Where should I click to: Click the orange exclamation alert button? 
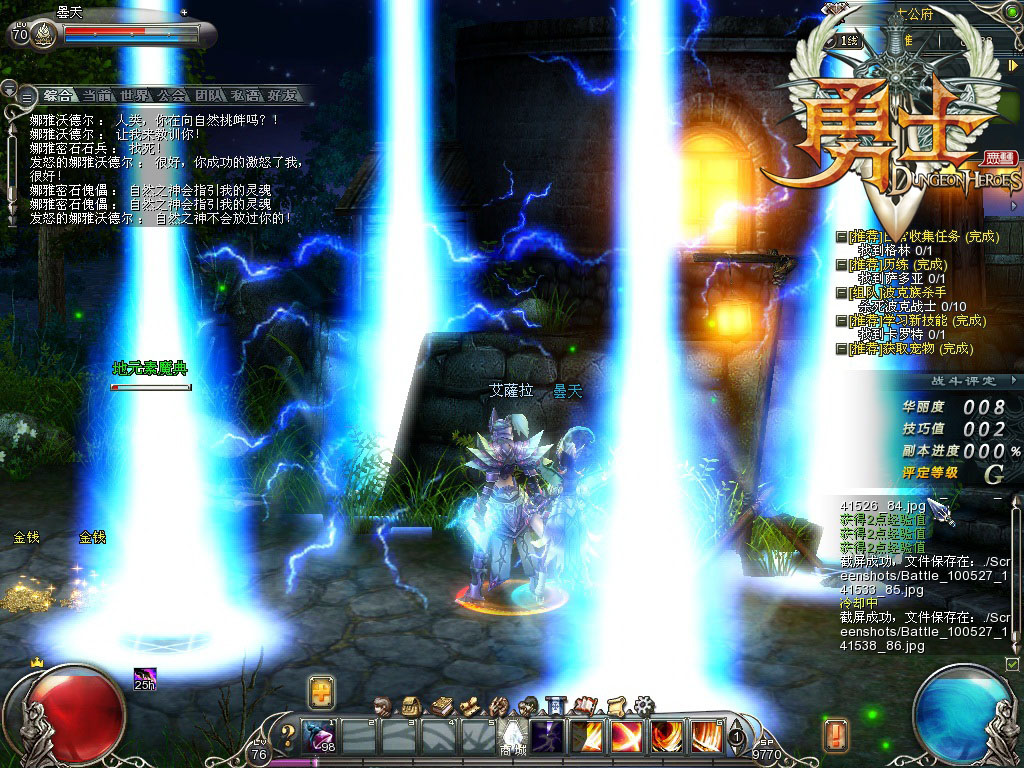point(836,735)
